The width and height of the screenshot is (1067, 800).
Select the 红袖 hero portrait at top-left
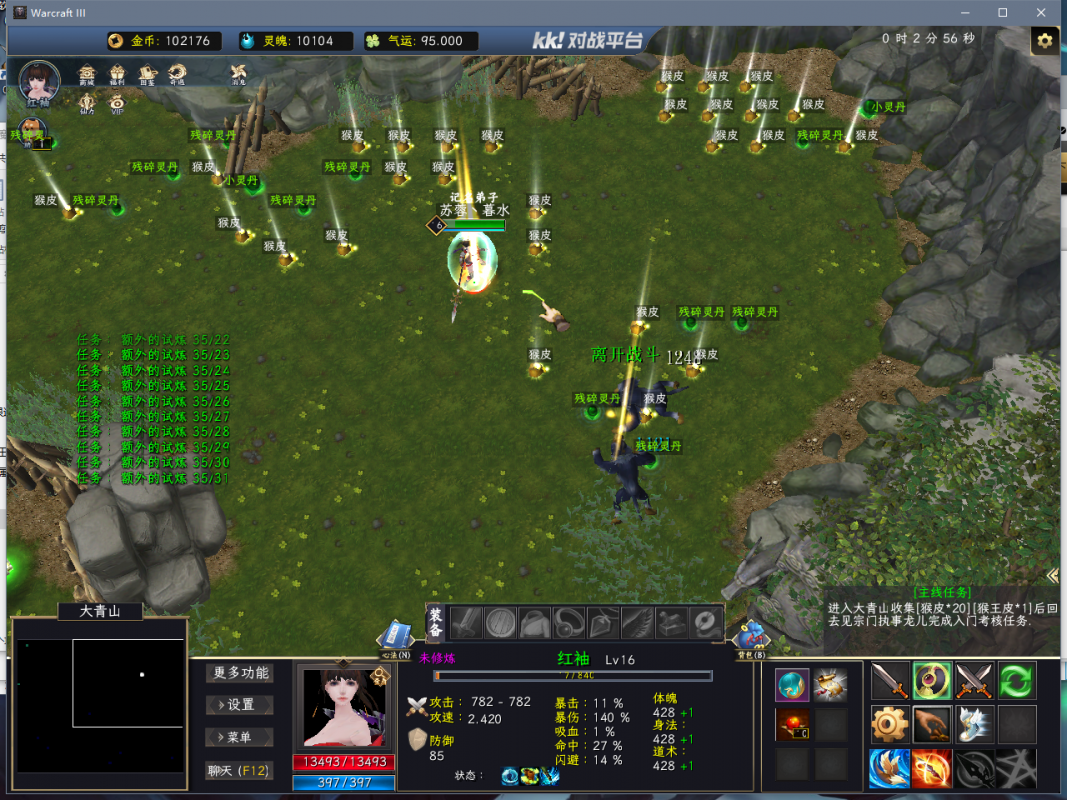point(38,81)
